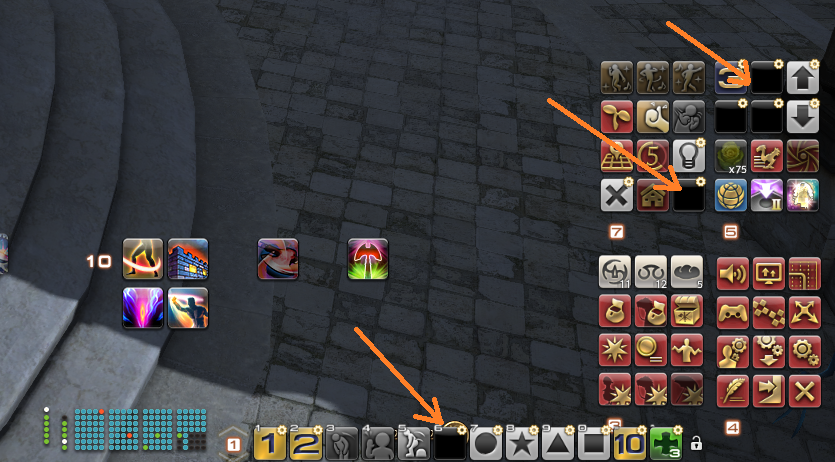Click the Log Out door-arrow icon

coord(769,389)
